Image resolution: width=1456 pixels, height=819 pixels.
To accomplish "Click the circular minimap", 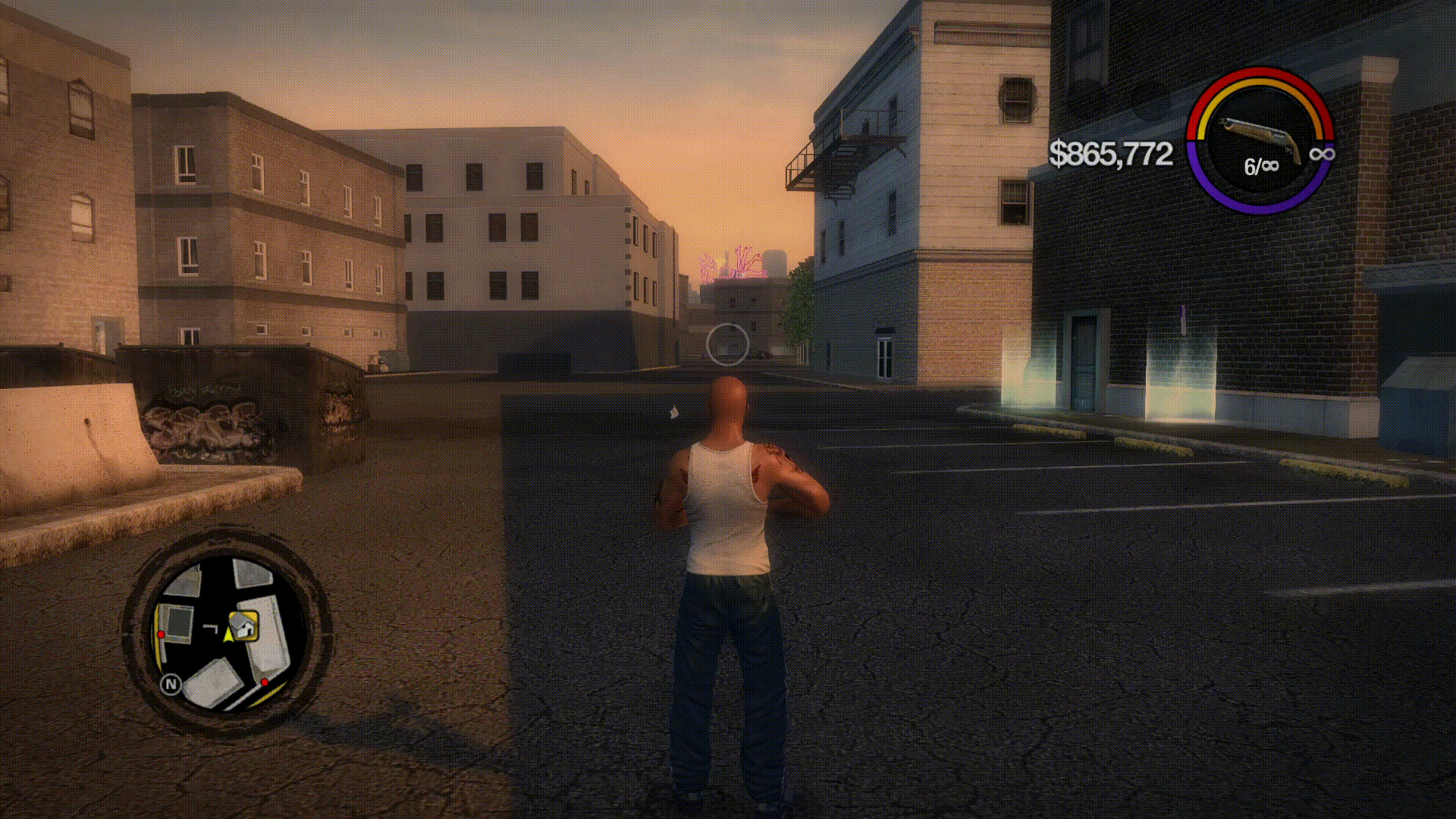I will click(x=226, y=633).
